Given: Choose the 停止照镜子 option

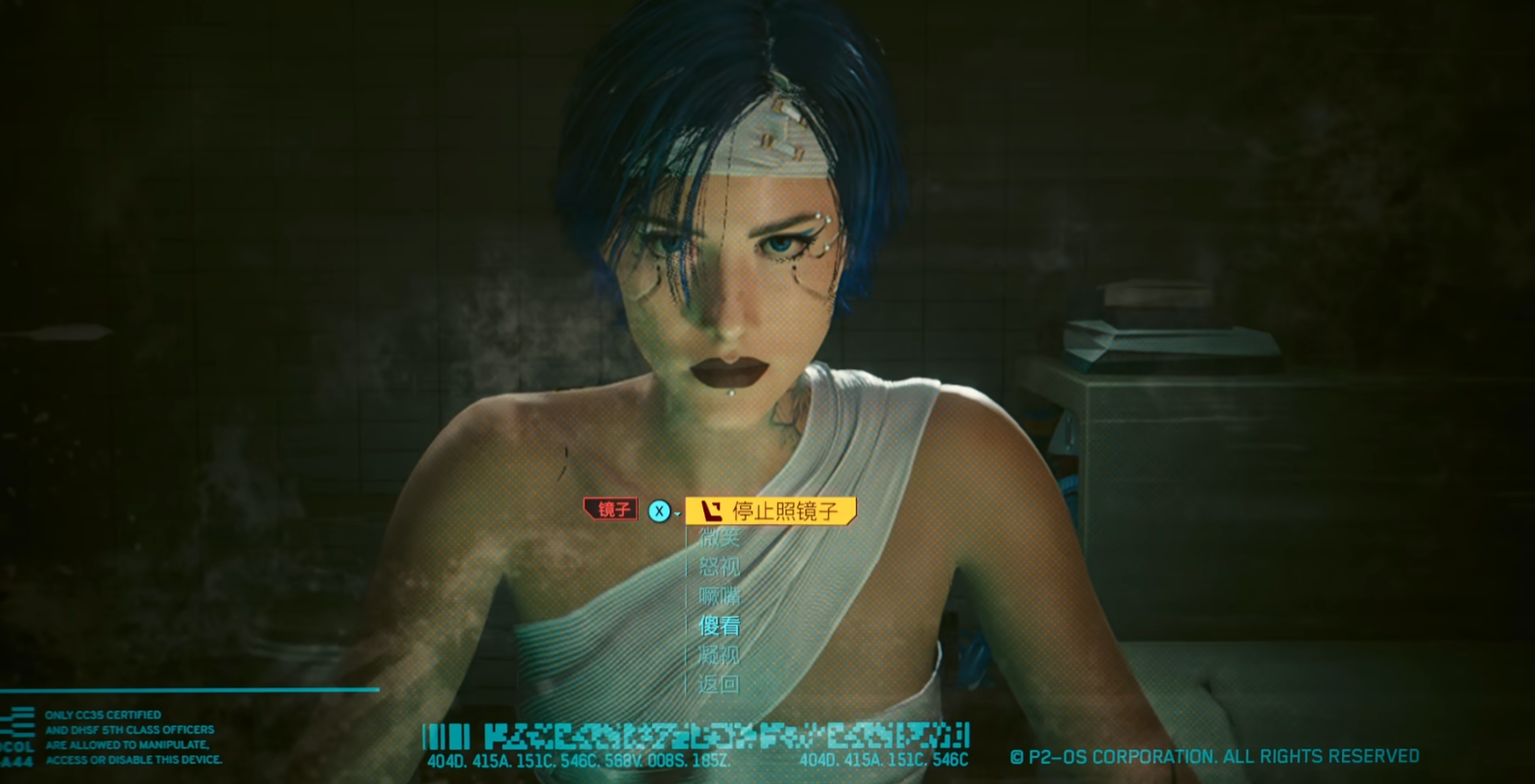Looking at the screenshot, I should click(x=771, y=511).
